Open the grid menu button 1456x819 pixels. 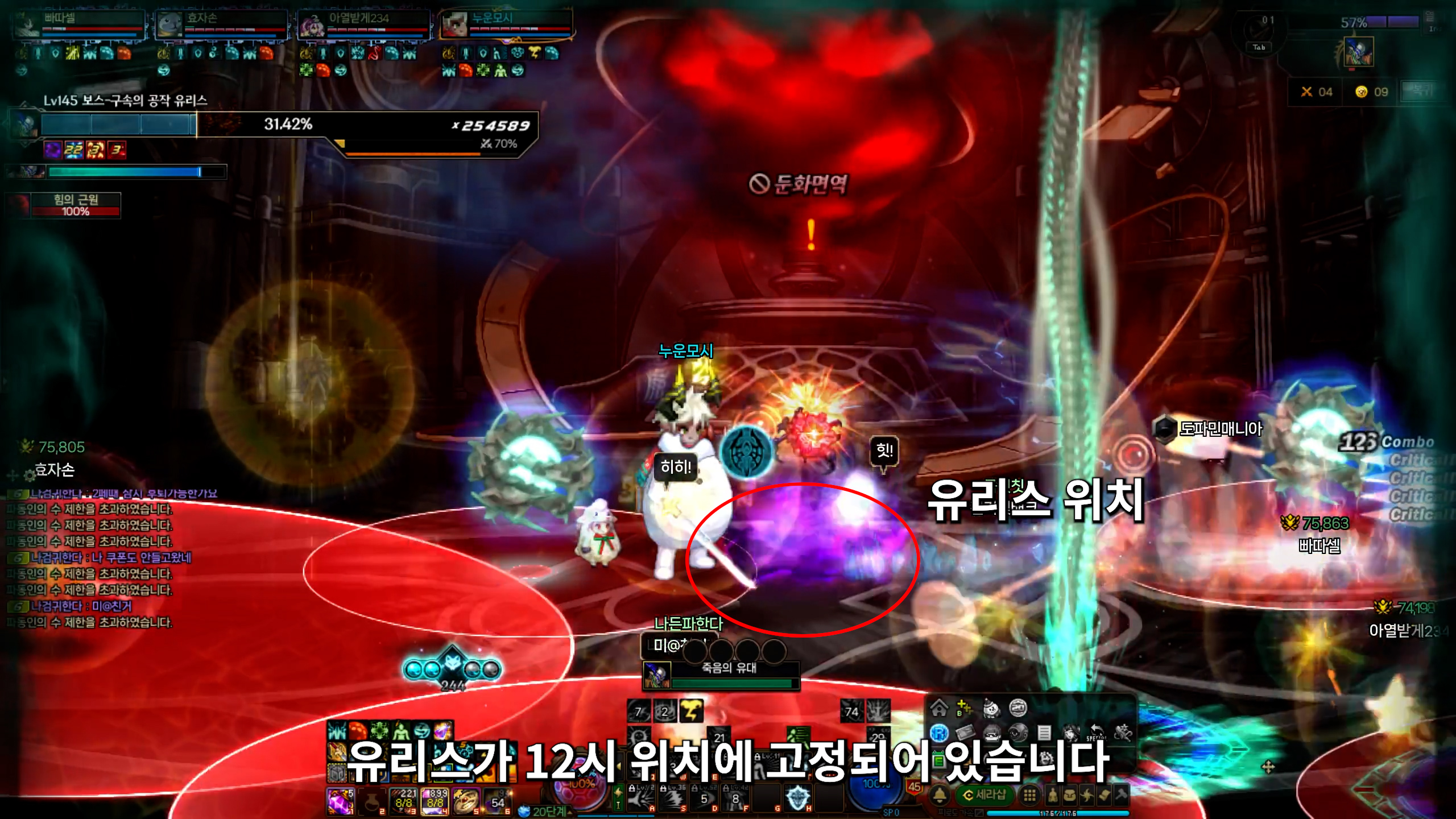click(1029, 795)
